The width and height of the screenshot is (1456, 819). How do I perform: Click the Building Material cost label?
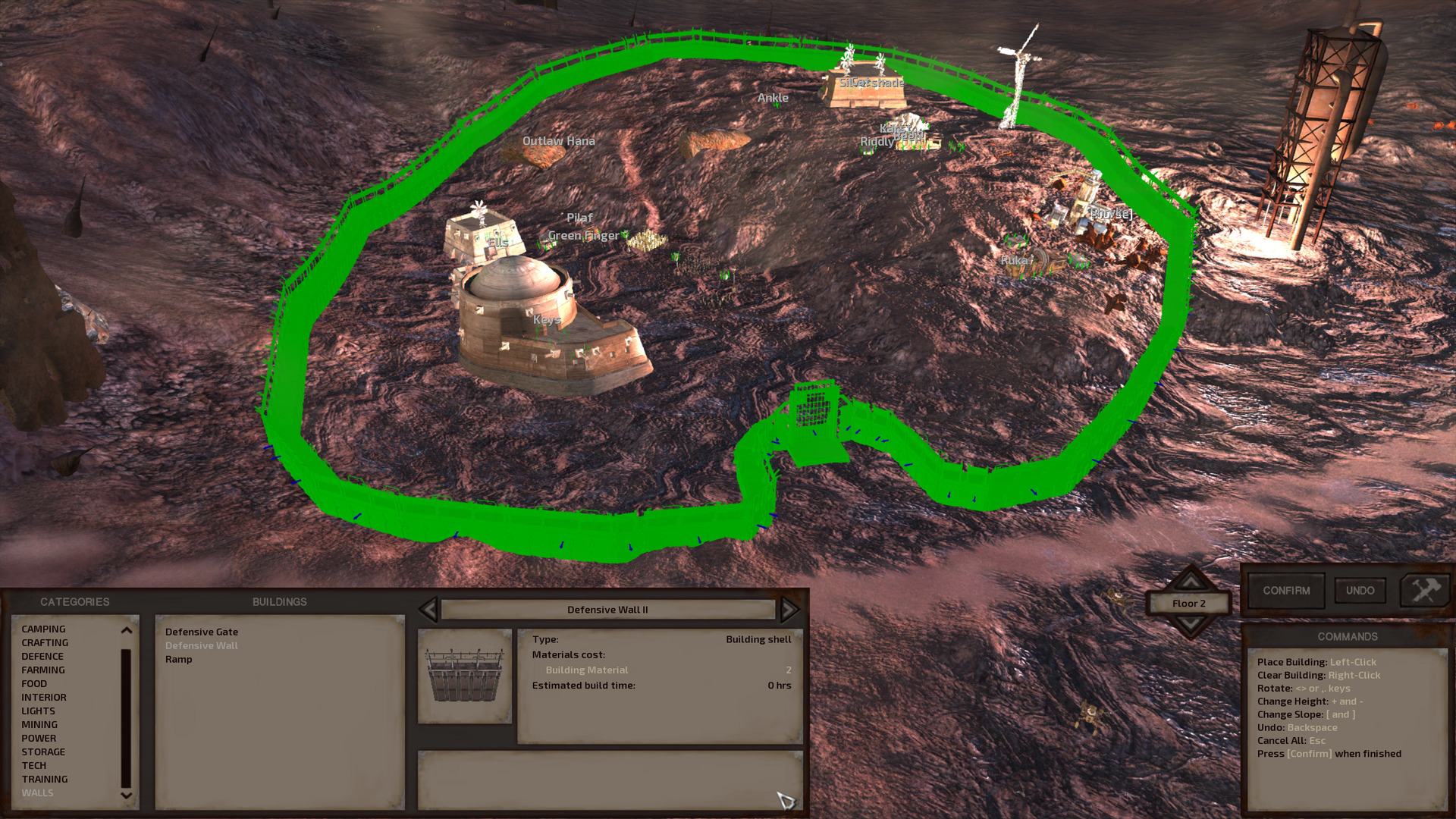pyautogui.click(x=587, y=670)
